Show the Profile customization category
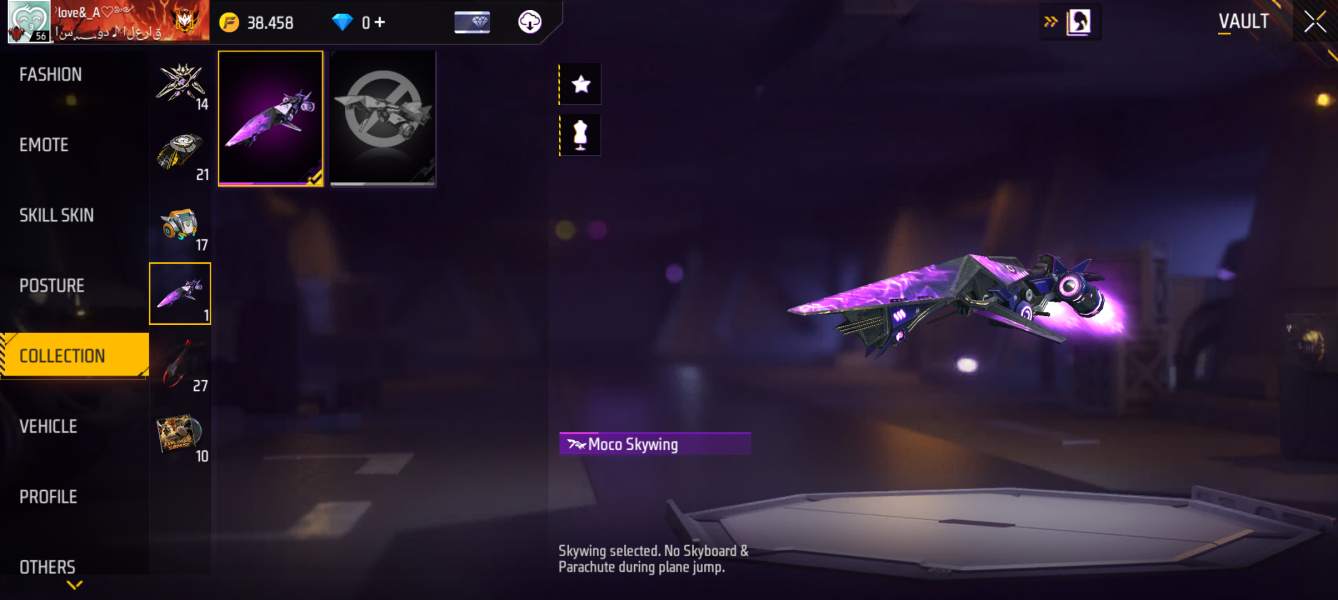This screenshot has width=1338, height=600. [x=48, y=497]
